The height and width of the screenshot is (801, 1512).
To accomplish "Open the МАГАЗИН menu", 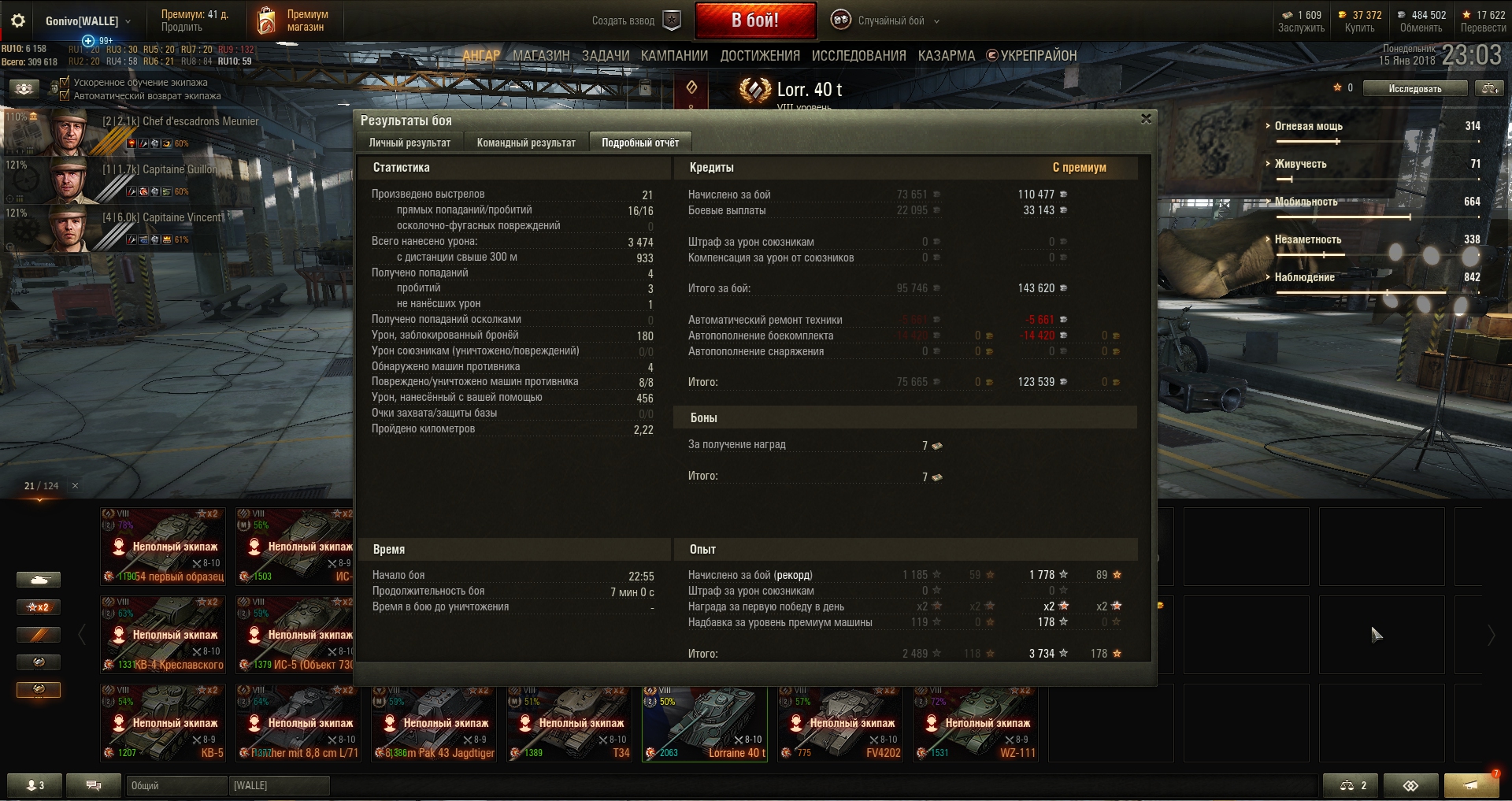I will pos(541,56).
